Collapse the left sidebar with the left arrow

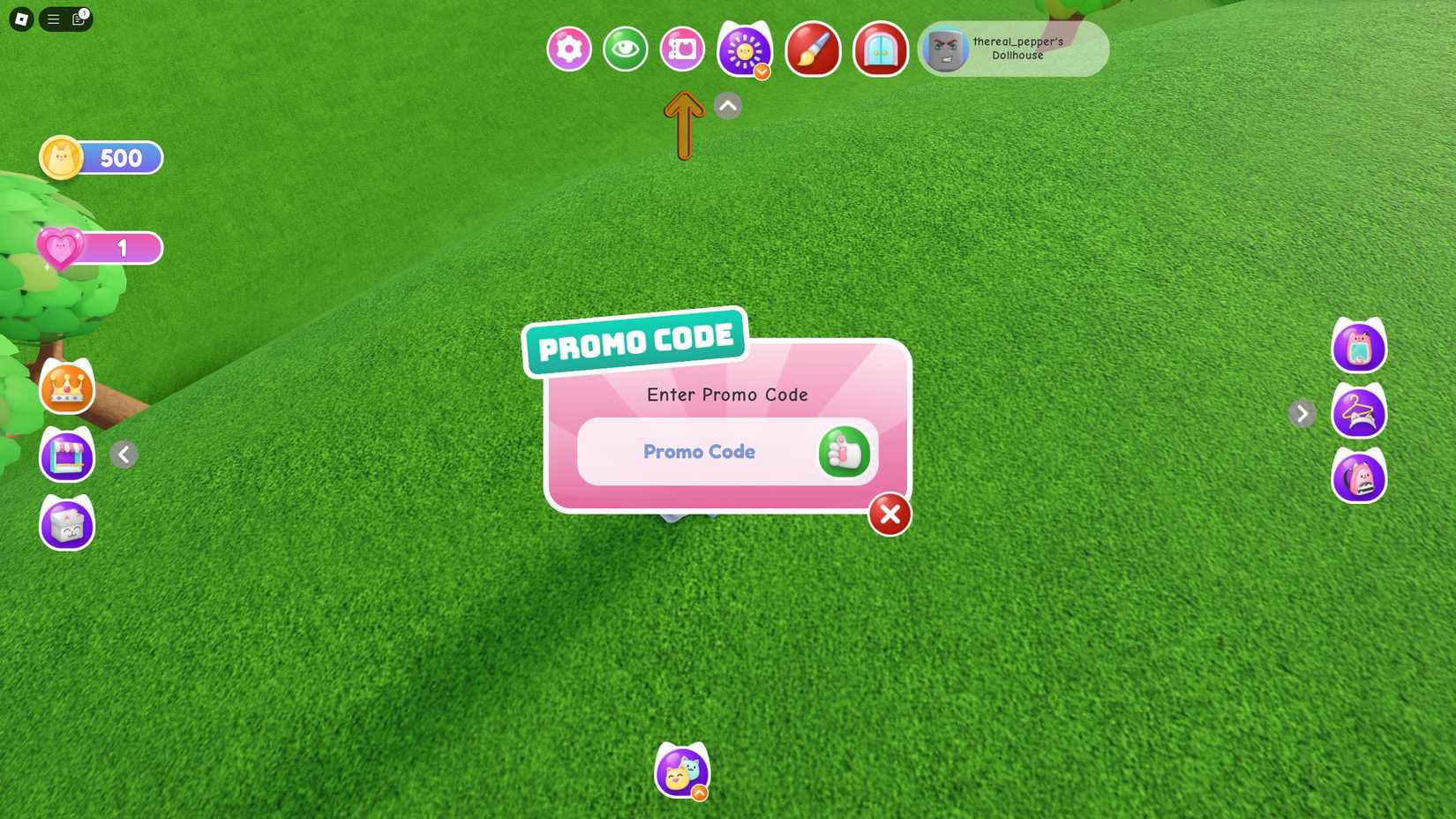[x=124, y=455]
